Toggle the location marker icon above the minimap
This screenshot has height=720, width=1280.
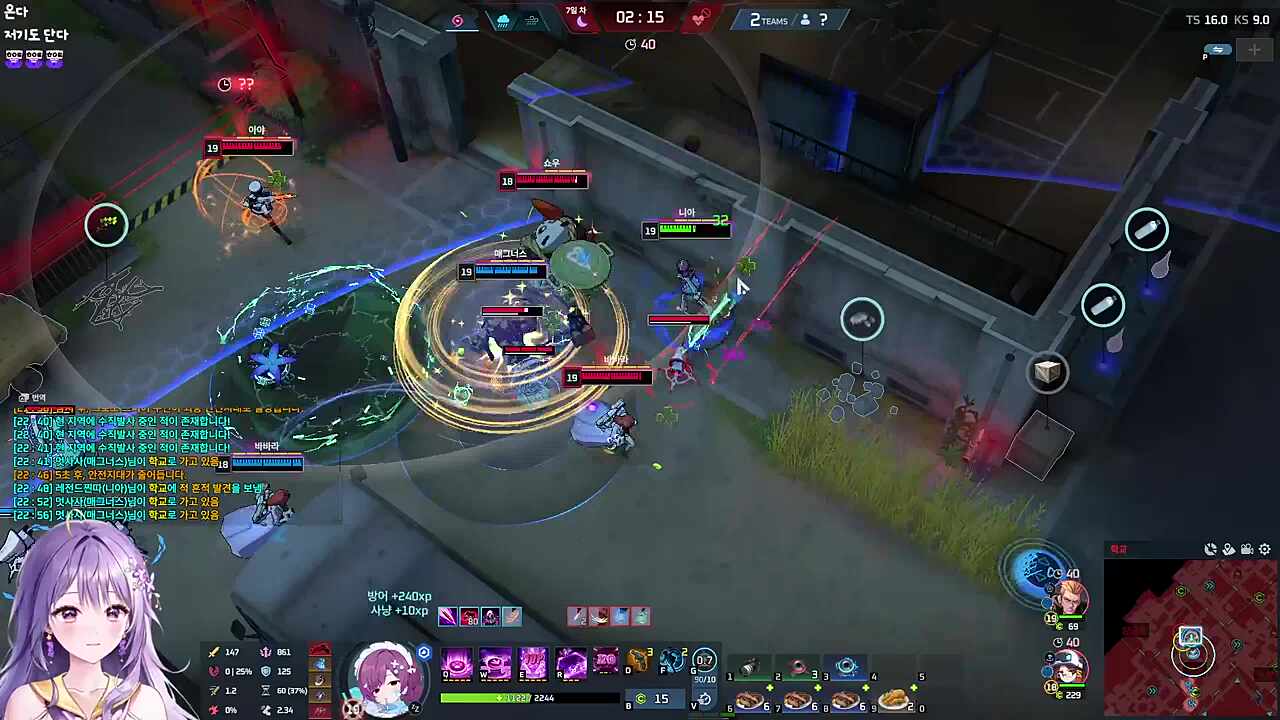[1229, 548]
